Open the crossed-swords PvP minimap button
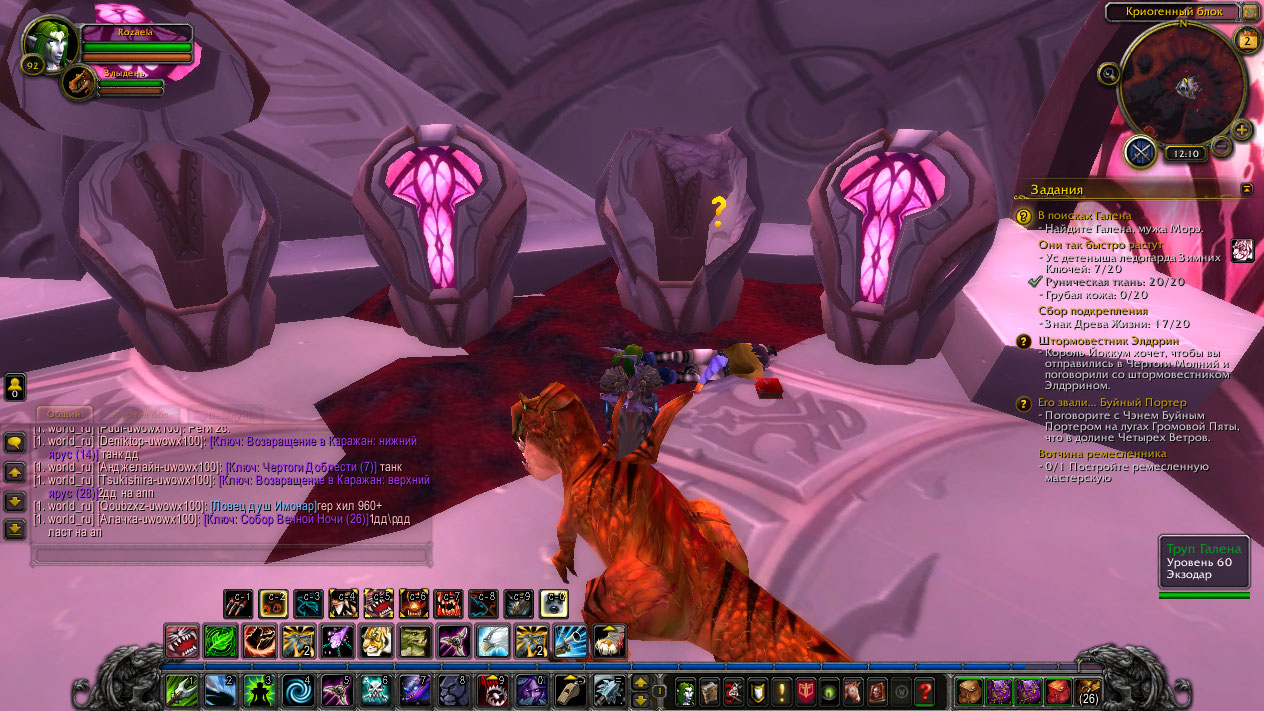This screenshot has width=1264, height=711. [x=1141, y=152]
